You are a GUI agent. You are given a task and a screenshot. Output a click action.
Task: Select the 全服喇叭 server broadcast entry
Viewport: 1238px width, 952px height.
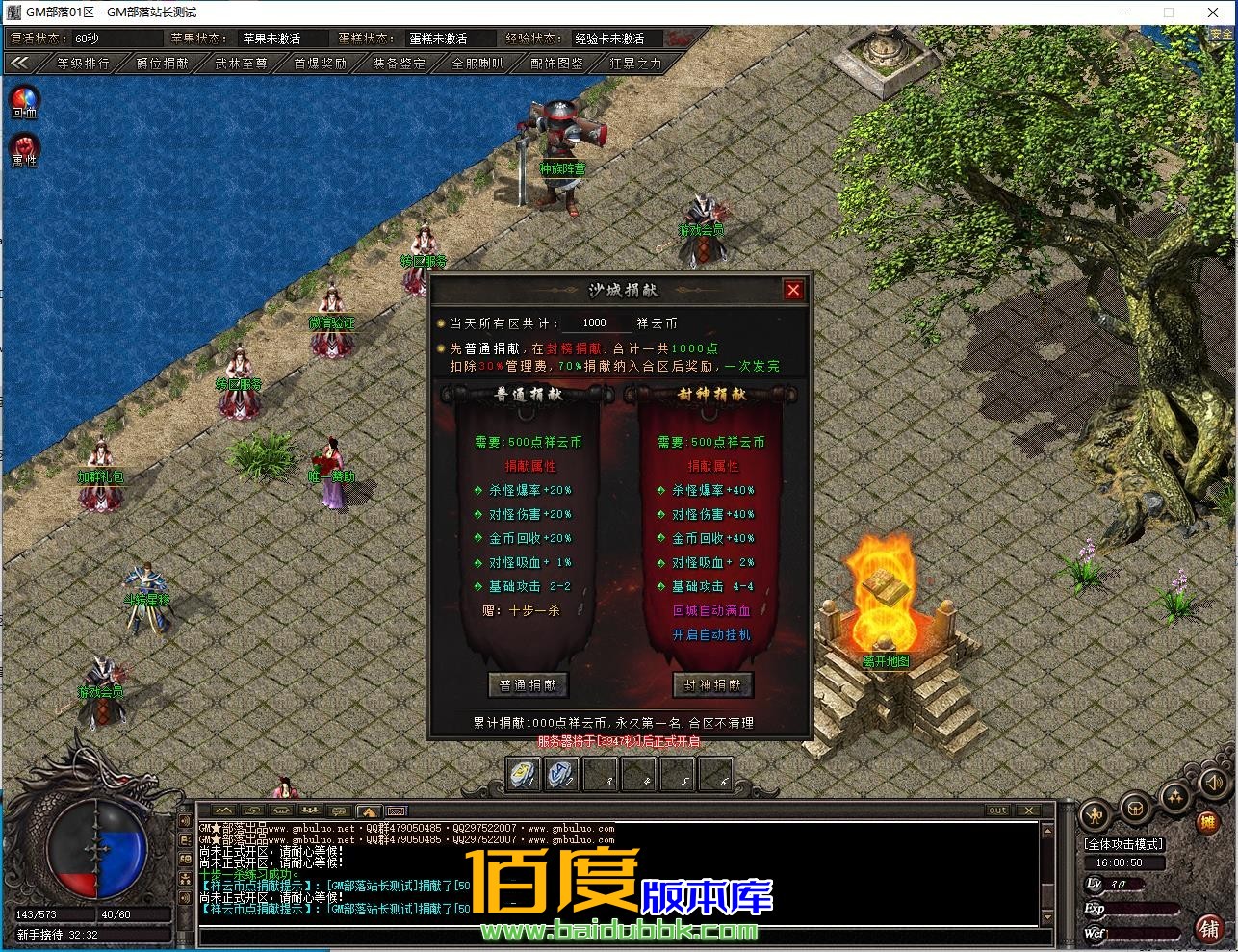pos(477,63)
